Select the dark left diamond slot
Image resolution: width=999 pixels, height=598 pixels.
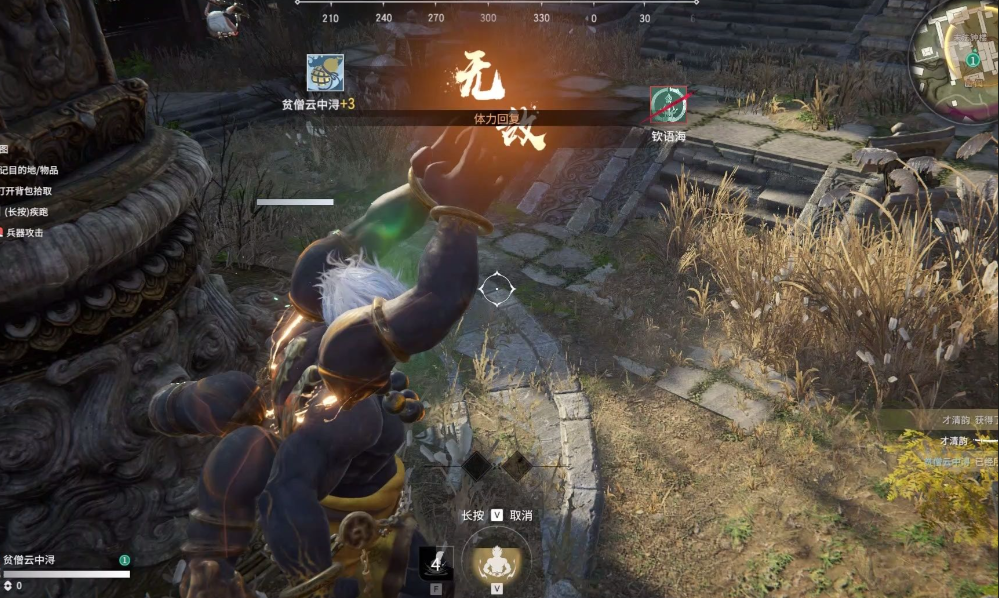click(477, 464)
